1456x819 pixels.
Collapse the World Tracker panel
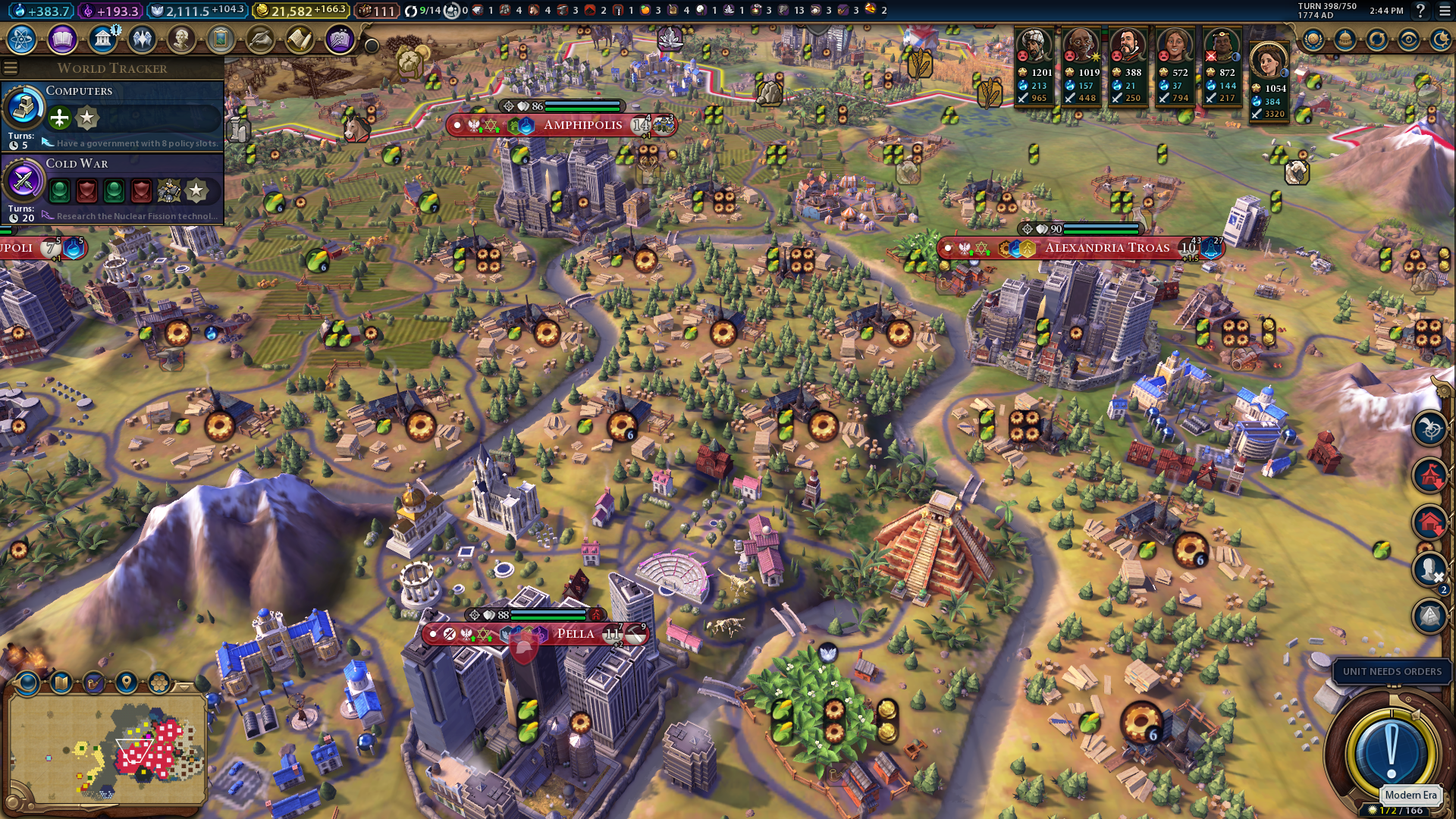tap(11, 67)
